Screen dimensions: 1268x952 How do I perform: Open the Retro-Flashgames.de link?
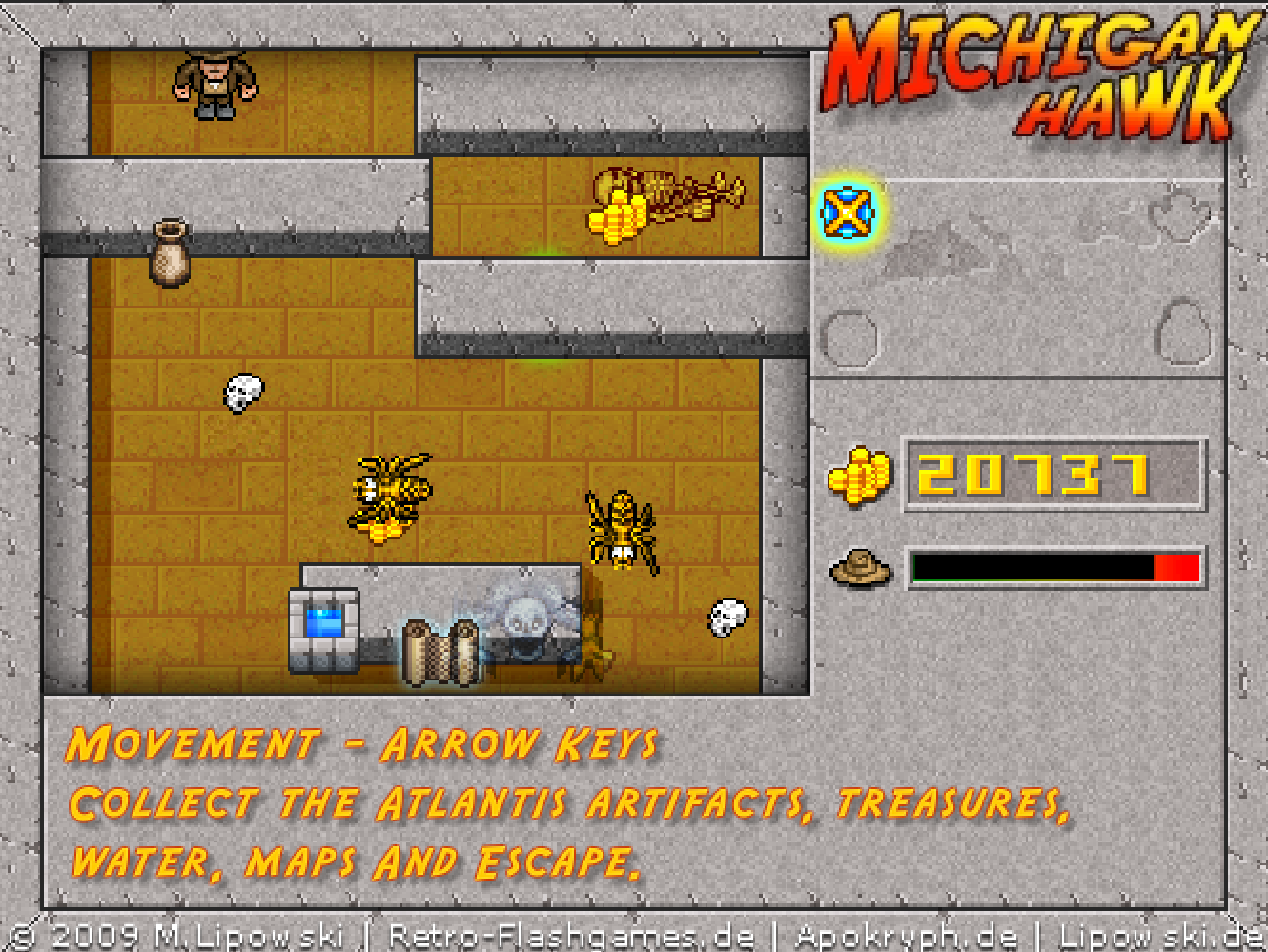[572, 936]
